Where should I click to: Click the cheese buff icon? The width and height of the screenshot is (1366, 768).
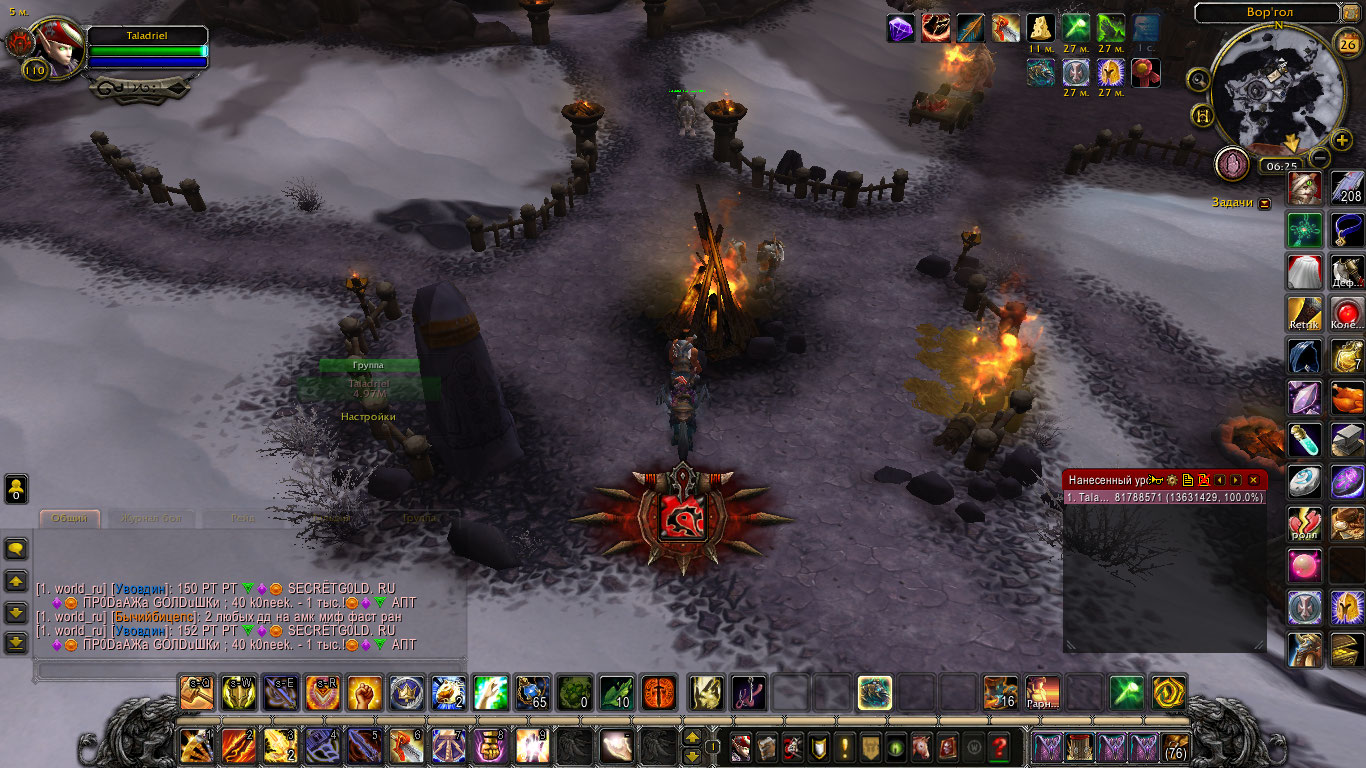click(x=1041, y=28)
